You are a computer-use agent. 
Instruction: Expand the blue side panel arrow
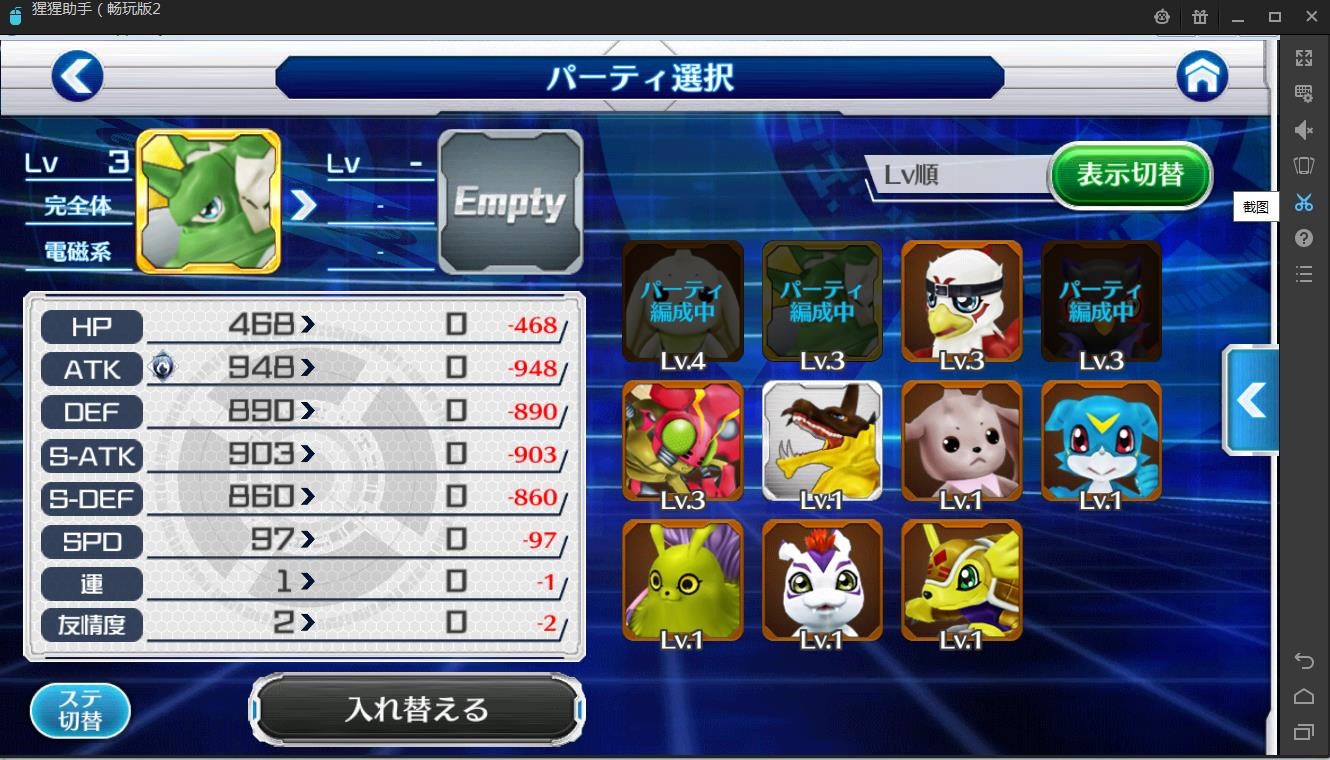[1251, 400]
